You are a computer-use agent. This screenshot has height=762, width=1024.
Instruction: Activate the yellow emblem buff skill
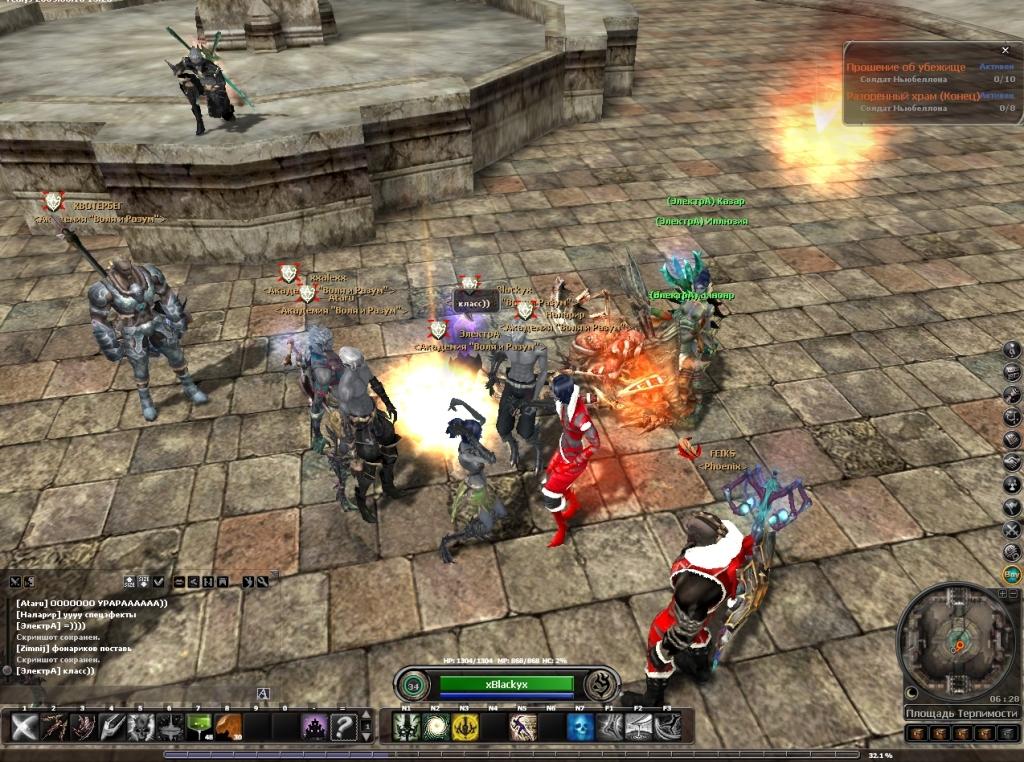click(x=465, y=727)
